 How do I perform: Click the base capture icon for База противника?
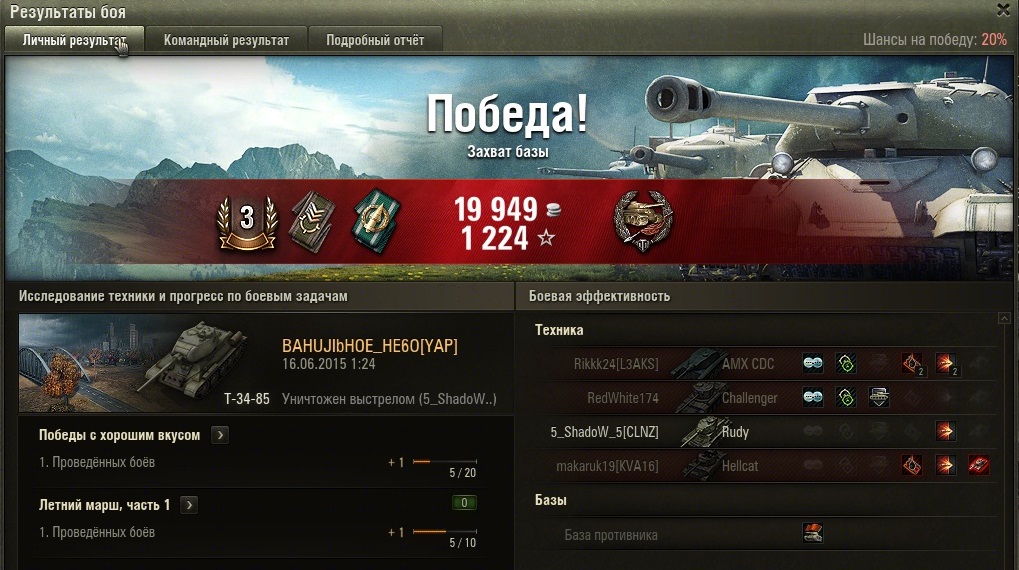point(812,534)
